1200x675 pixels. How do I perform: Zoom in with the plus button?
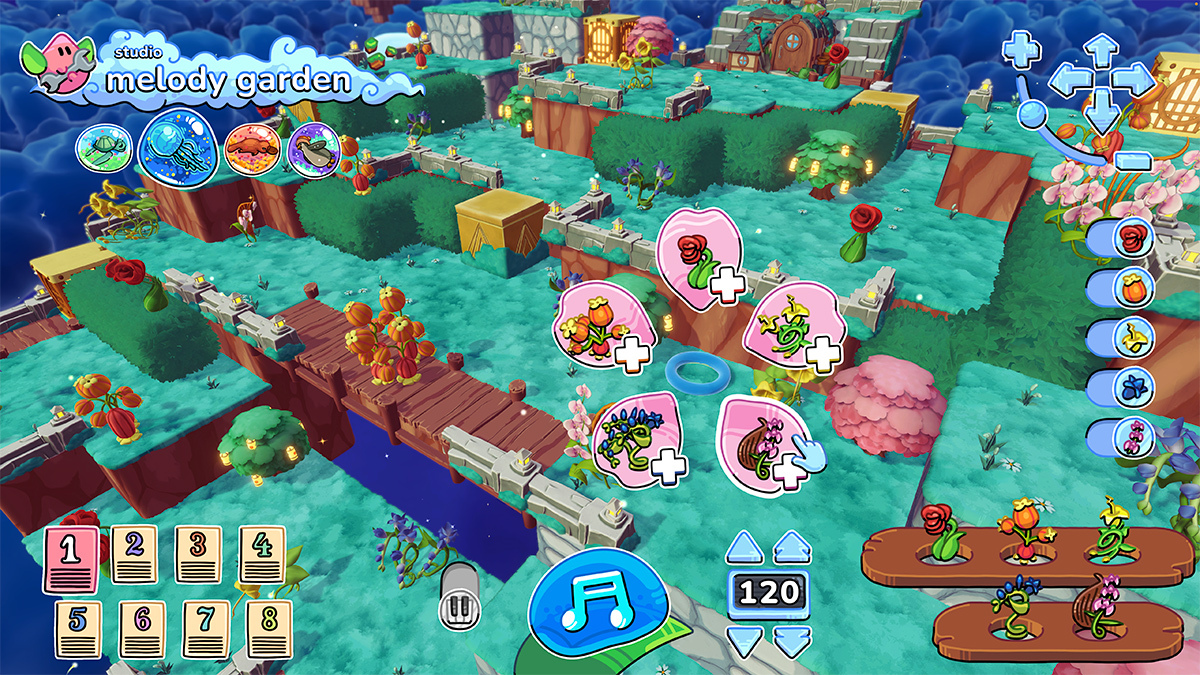(x=1022, y=47)
